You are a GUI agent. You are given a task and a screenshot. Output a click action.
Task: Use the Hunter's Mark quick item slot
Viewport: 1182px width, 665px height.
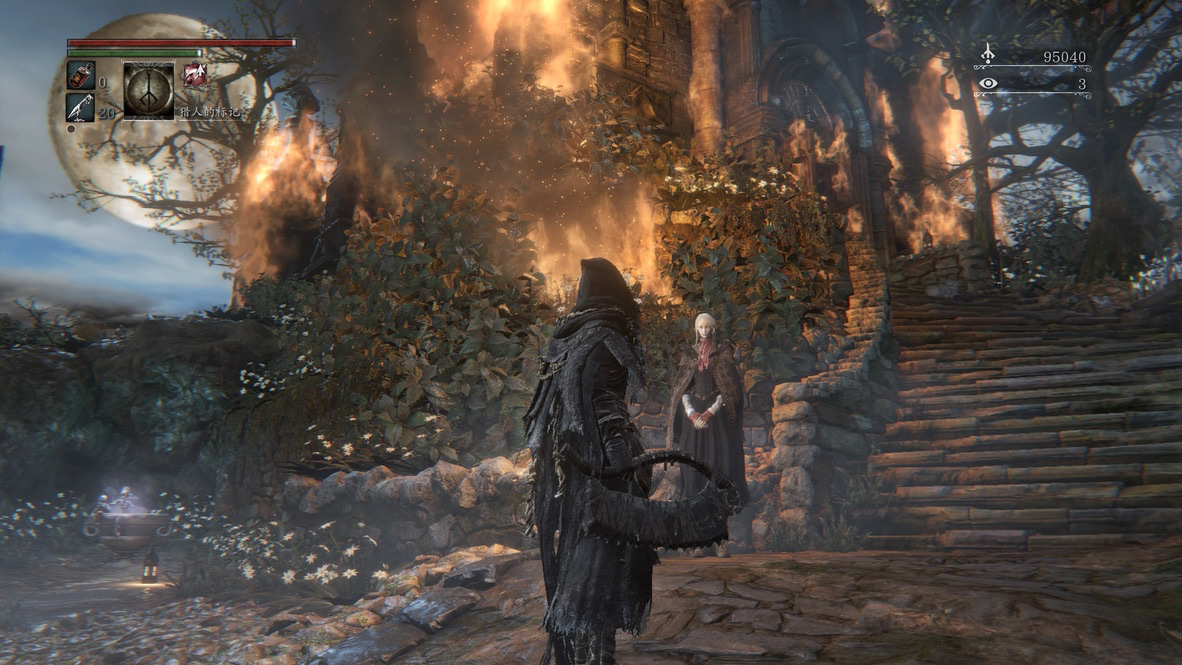click(148, 91)
